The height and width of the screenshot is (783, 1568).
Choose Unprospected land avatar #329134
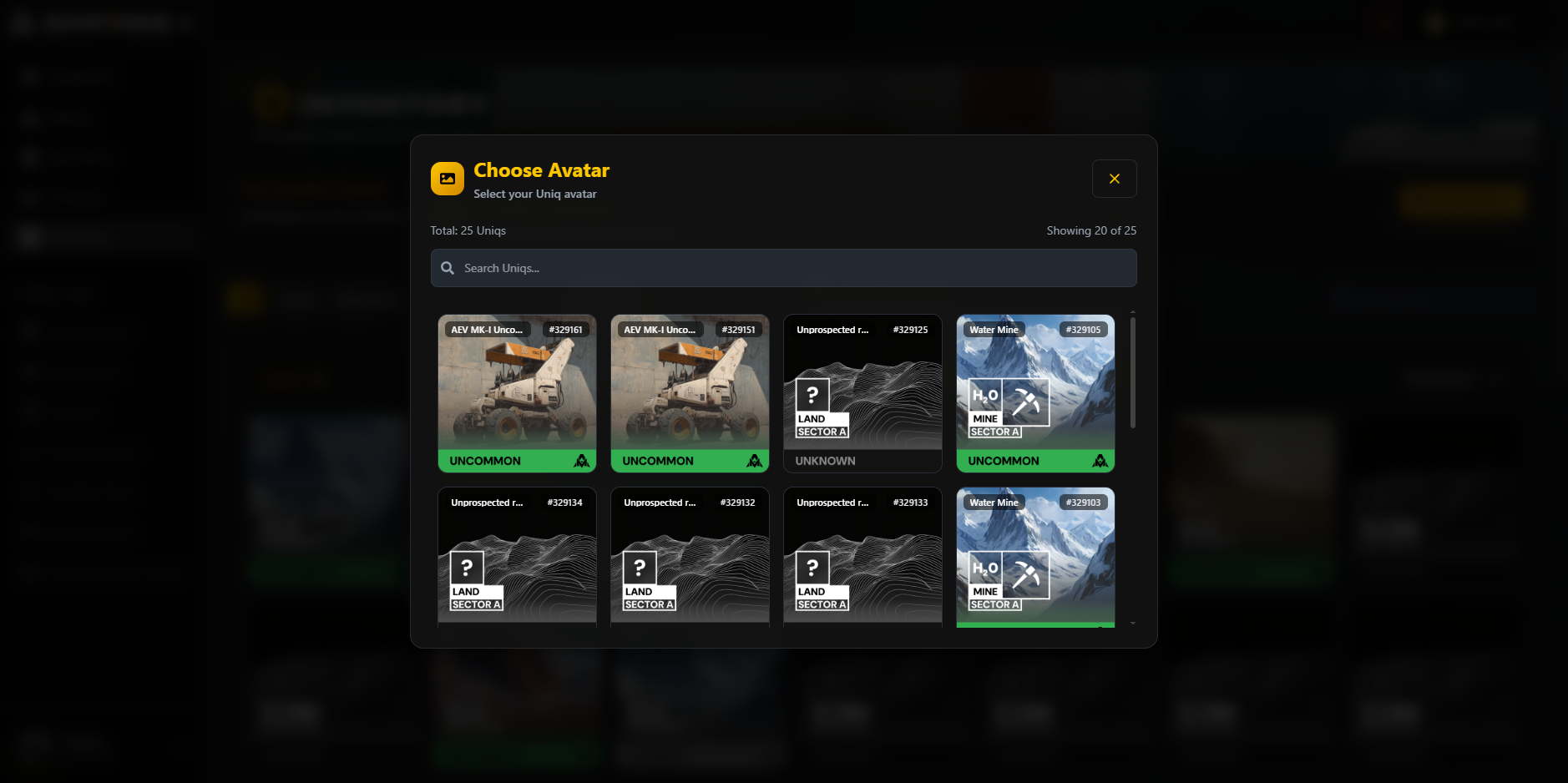pyautogui.click(x=517, y=557)
